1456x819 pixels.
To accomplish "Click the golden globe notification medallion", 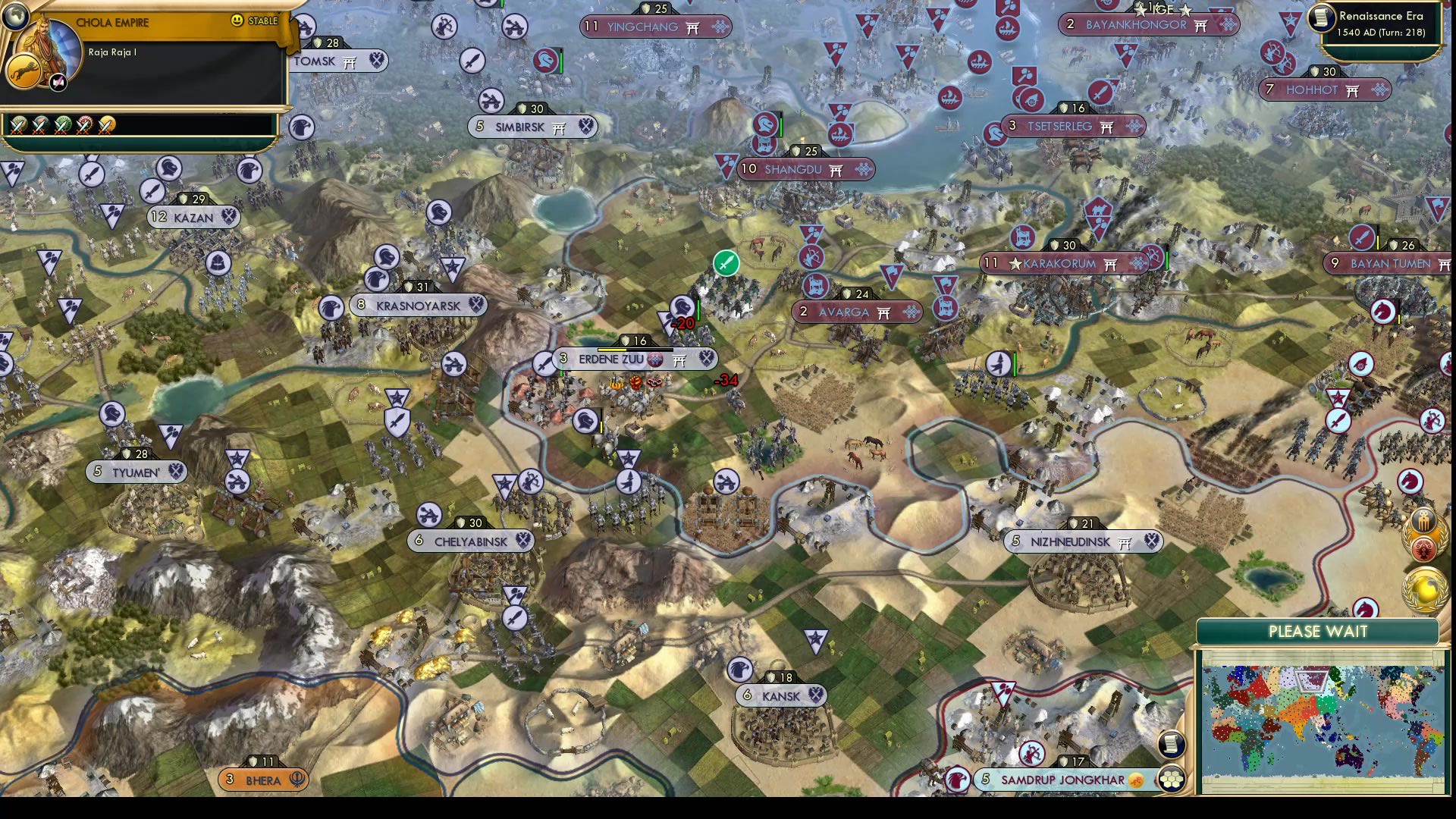I will point(1426,589).
